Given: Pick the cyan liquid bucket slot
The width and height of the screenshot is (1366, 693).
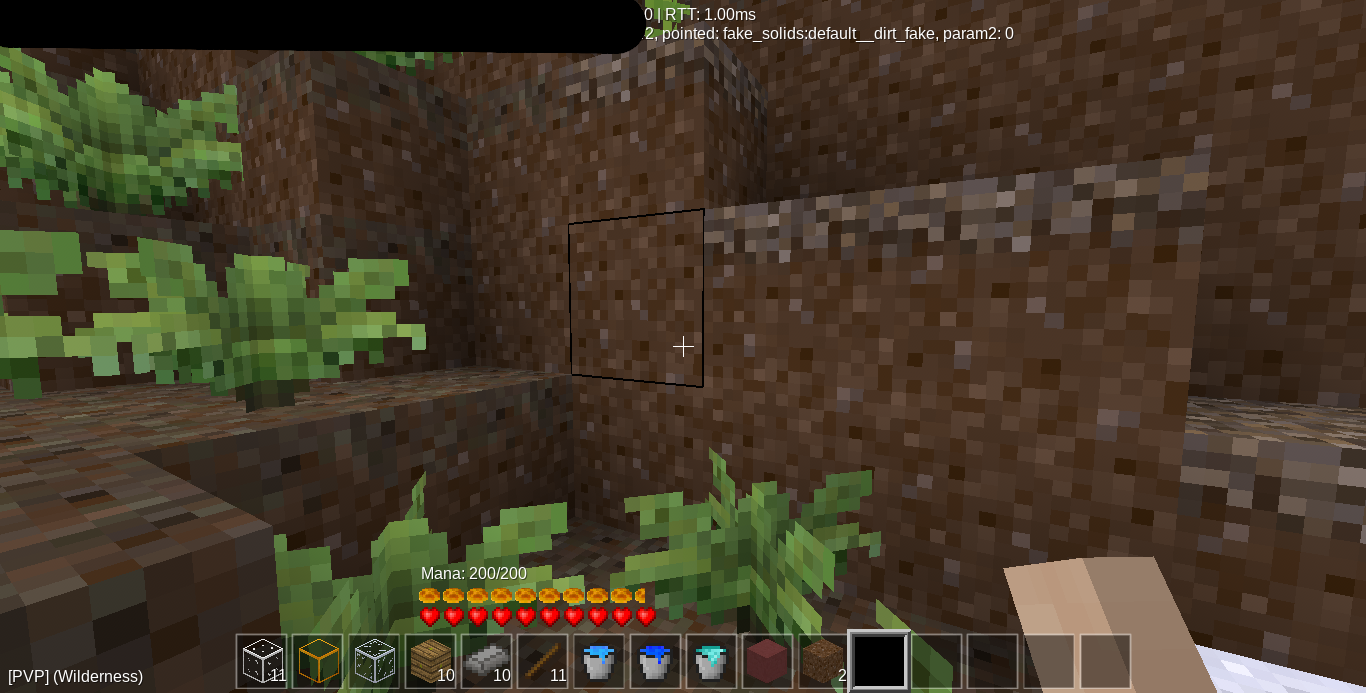Looking at the screenshot, I should coord(710,661).
